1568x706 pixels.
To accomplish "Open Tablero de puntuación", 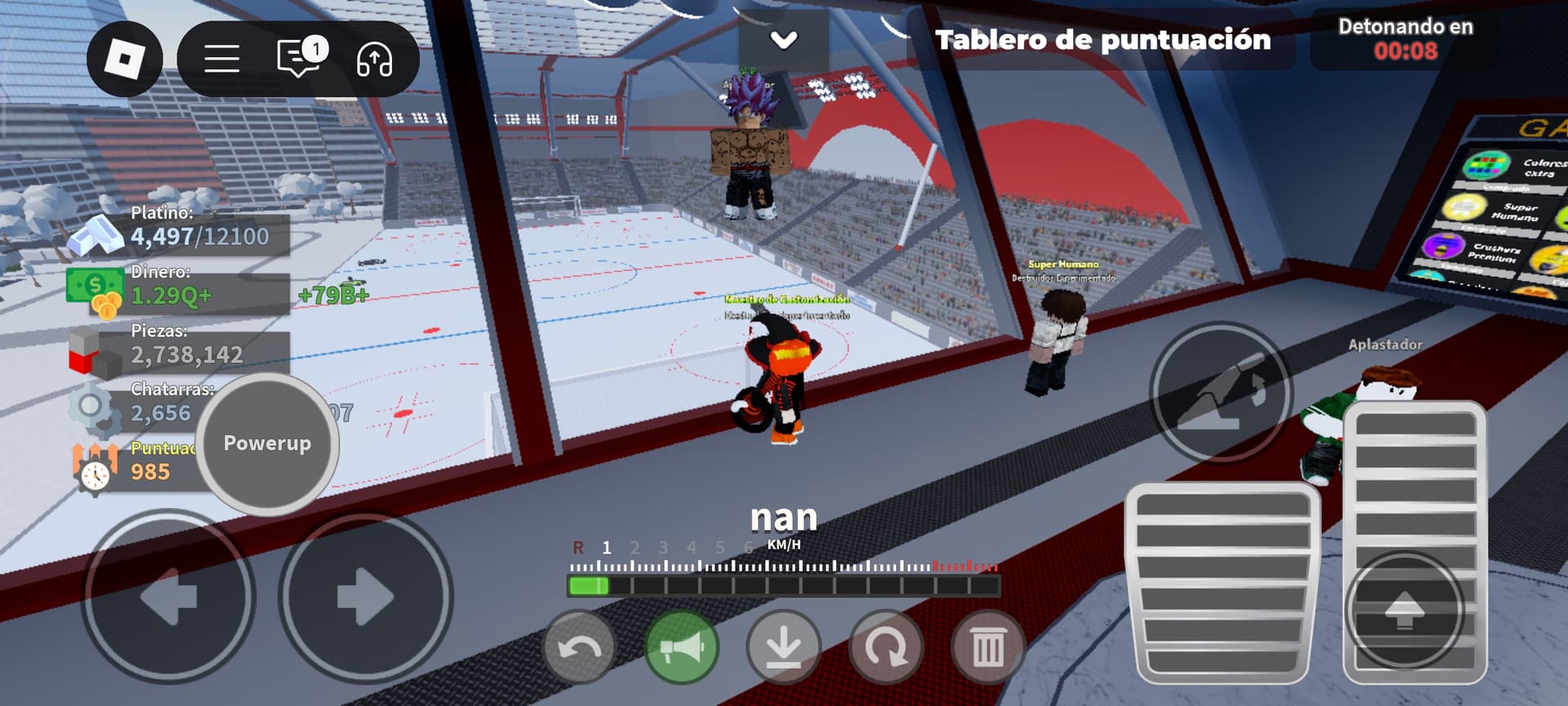I will [x=1102, y=40].
